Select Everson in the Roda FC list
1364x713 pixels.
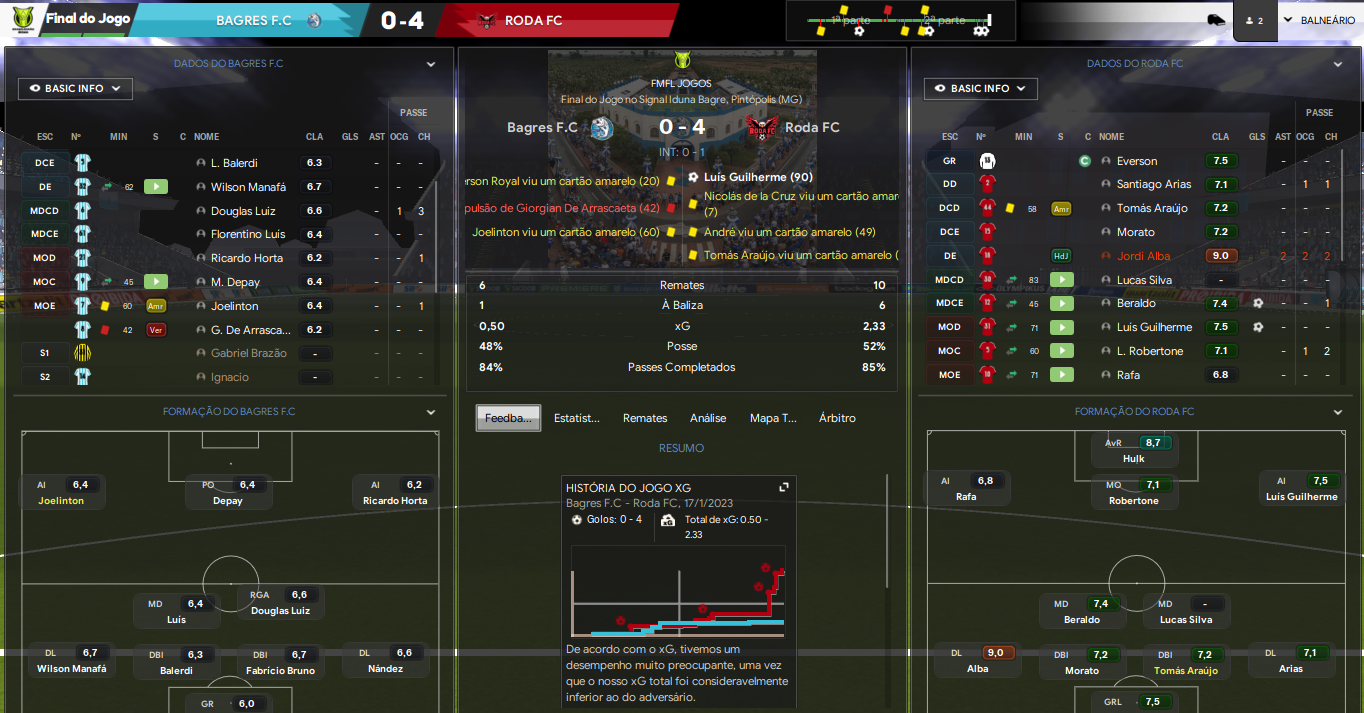(1137, 161)
